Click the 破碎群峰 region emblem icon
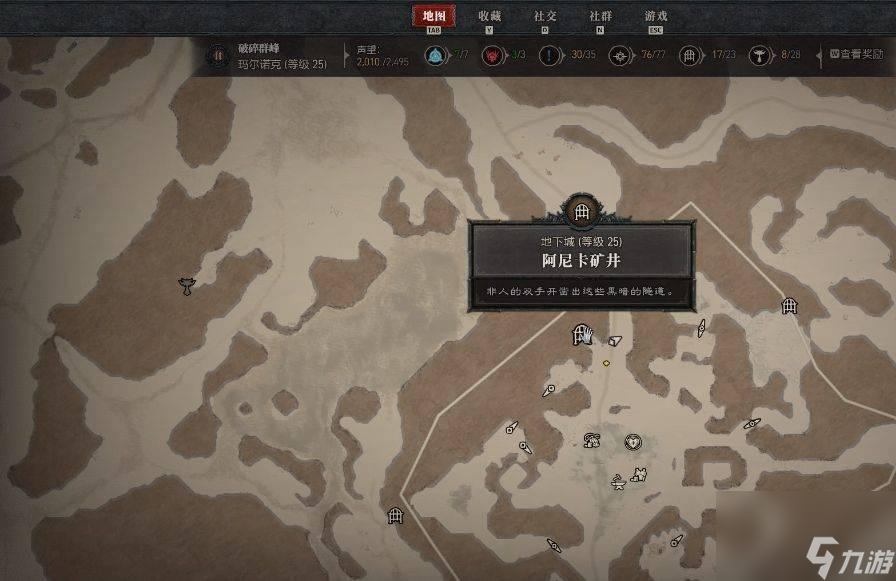 (217, 55)
